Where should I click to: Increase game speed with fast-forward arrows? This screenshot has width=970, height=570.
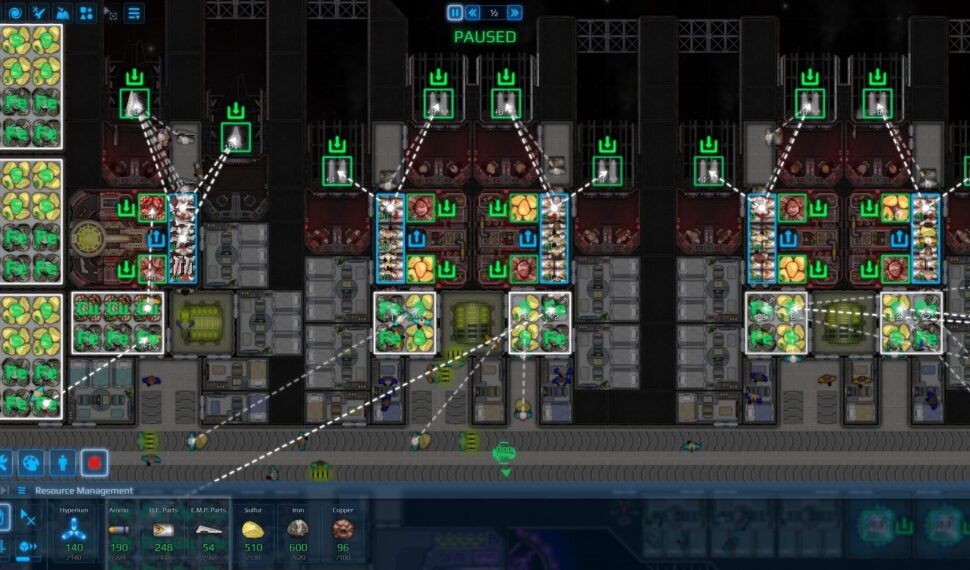(x=514, y=13)
